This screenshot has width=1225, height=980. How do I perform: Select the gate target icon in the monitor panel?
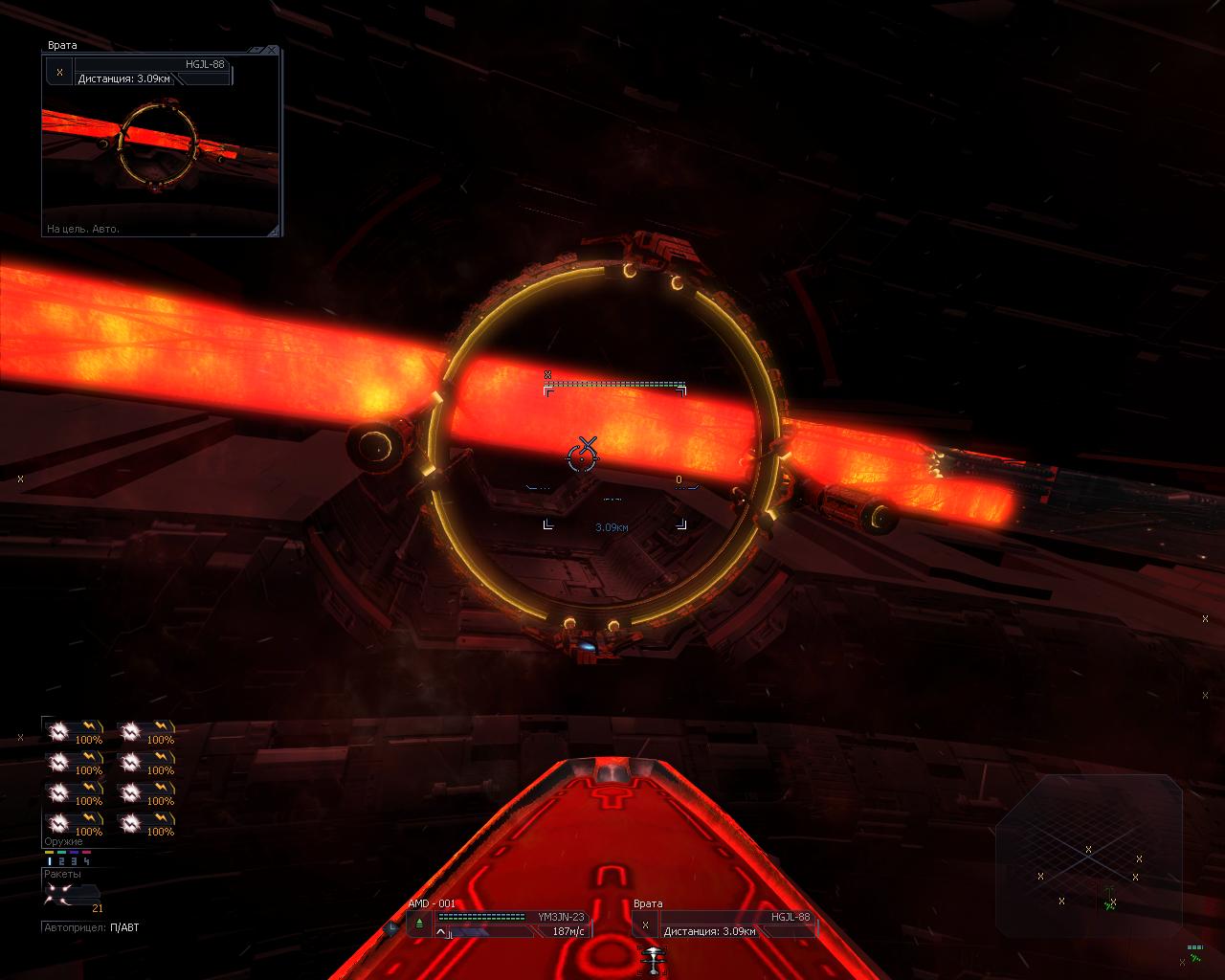59,72
